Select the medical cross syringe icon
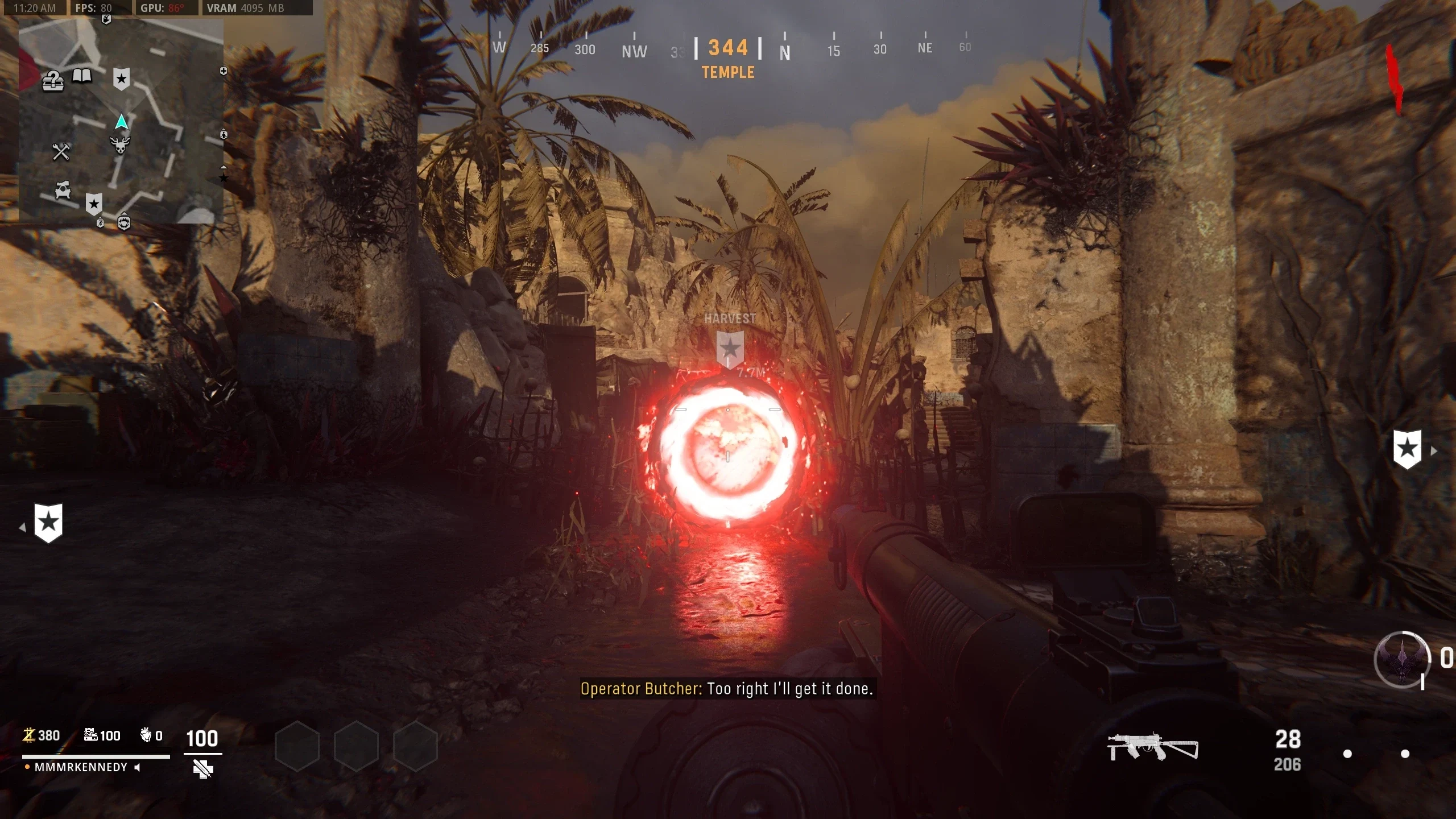This screenshot has height=819, width=1456. click(202, 769)
